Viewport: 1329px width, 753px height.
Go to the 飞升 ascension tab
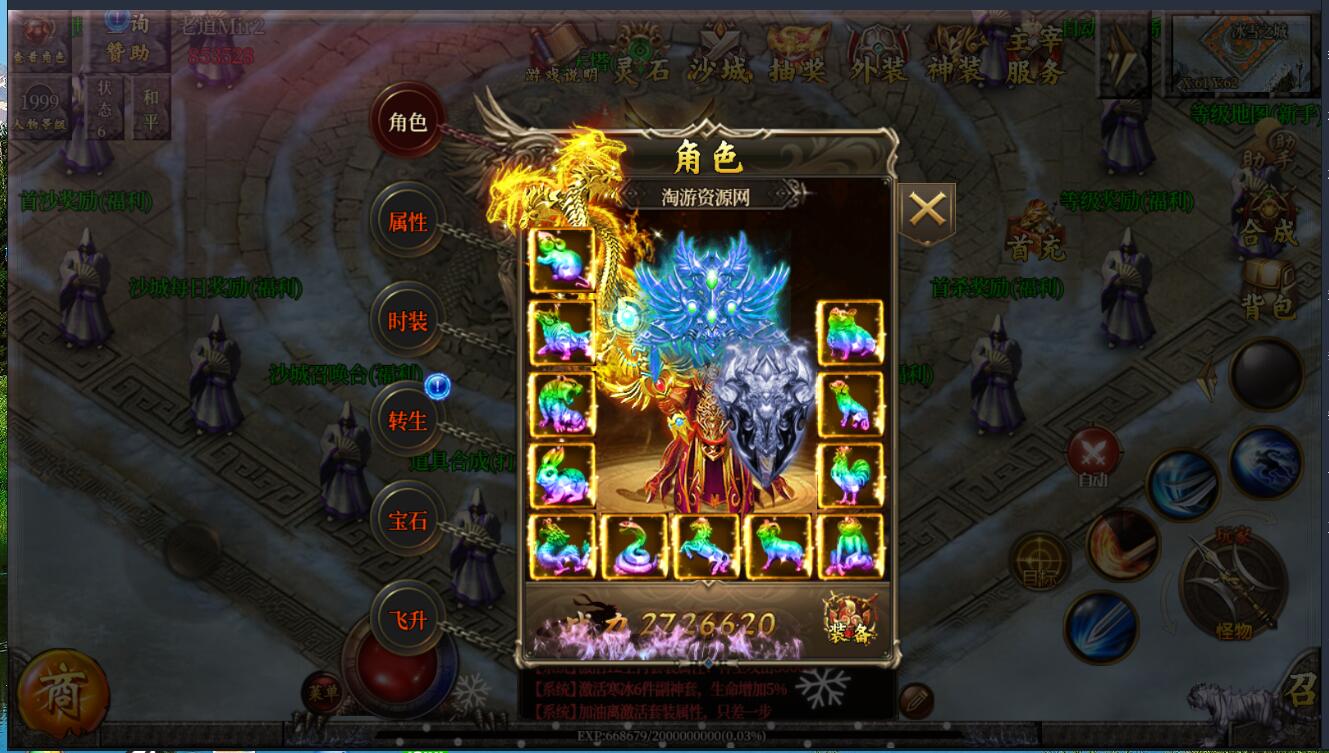(408, 620)
